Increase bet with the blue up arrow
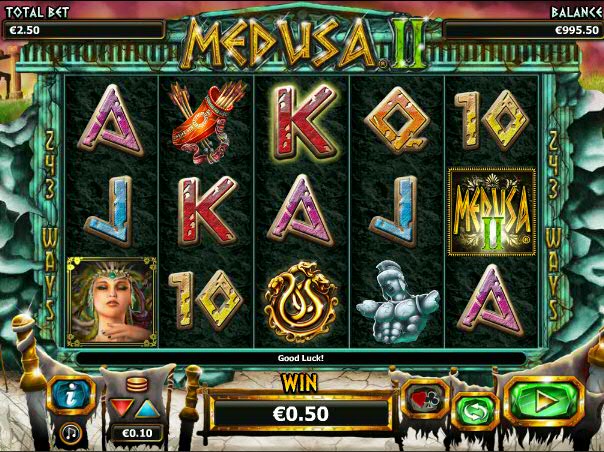The width and height of the screenshot is (604, 452). (x=147, y=408)
